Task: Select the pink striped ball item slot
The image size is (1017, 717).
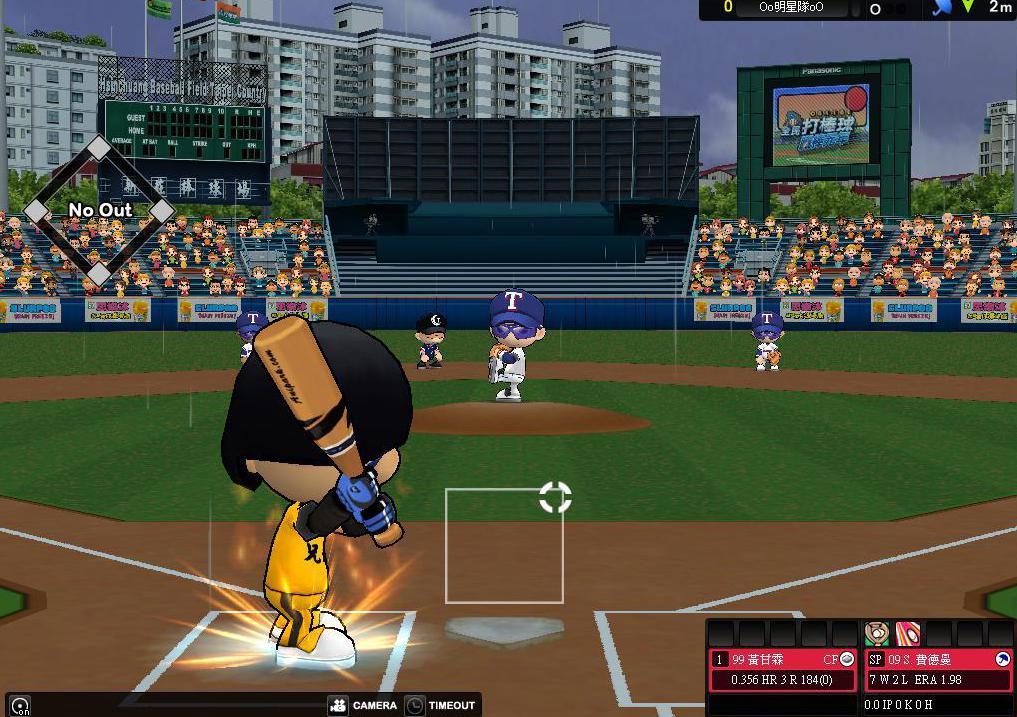Action: [x=907, y=633]
